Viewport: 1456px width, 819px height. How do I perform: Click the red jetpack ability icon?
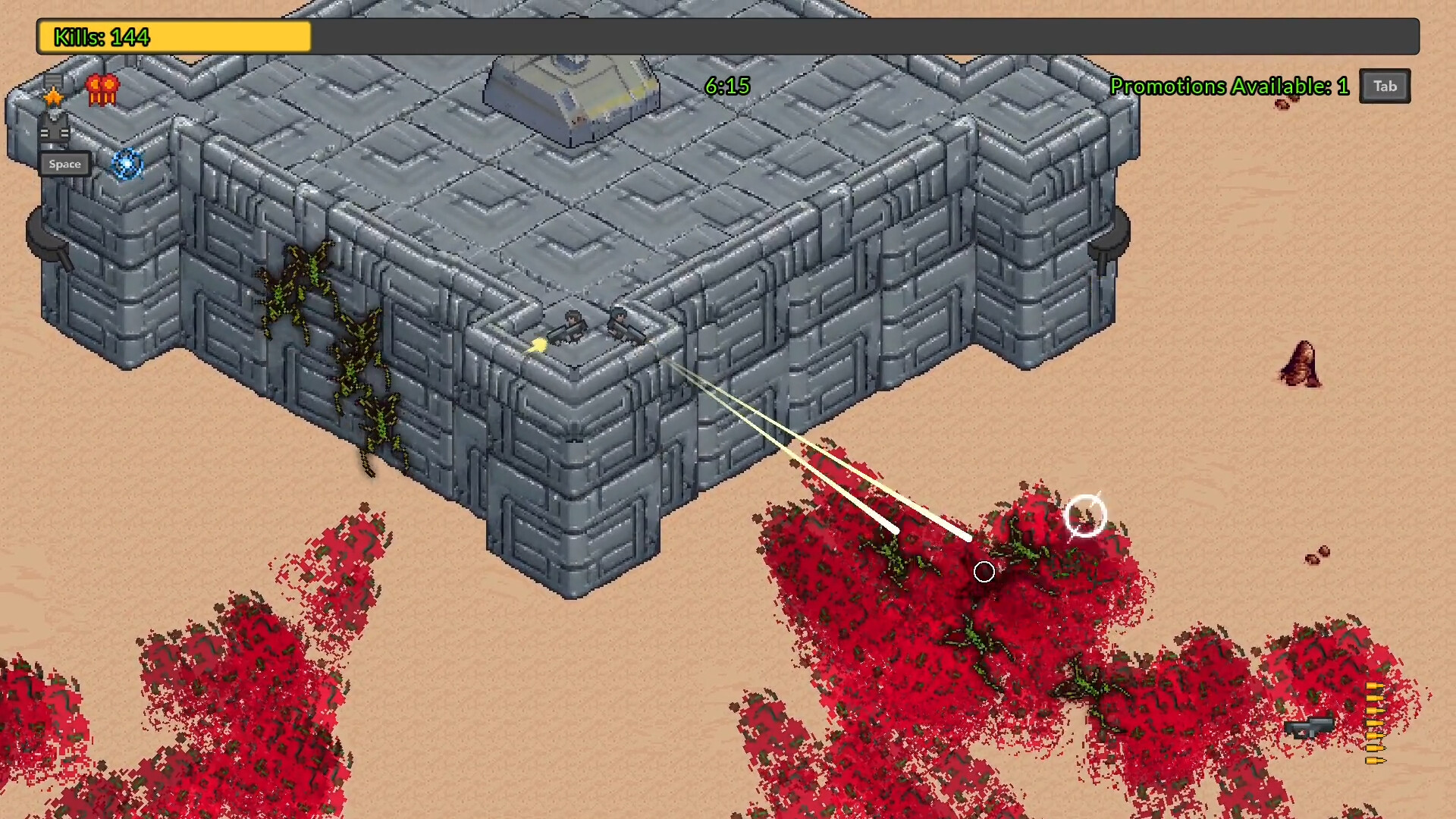102,91
